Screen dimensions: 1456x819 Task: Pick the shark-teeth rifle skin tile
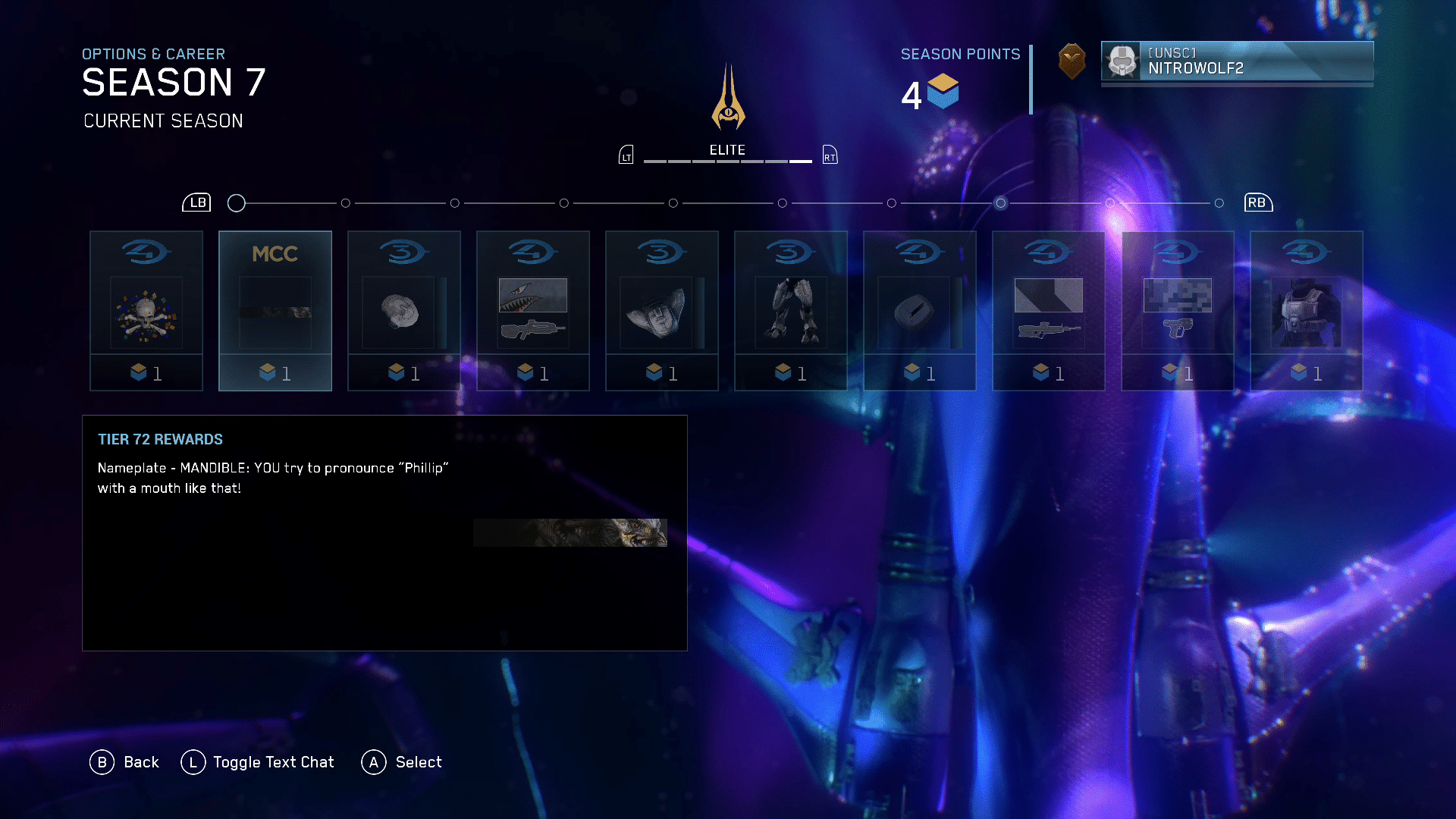[x=533, y=311]
